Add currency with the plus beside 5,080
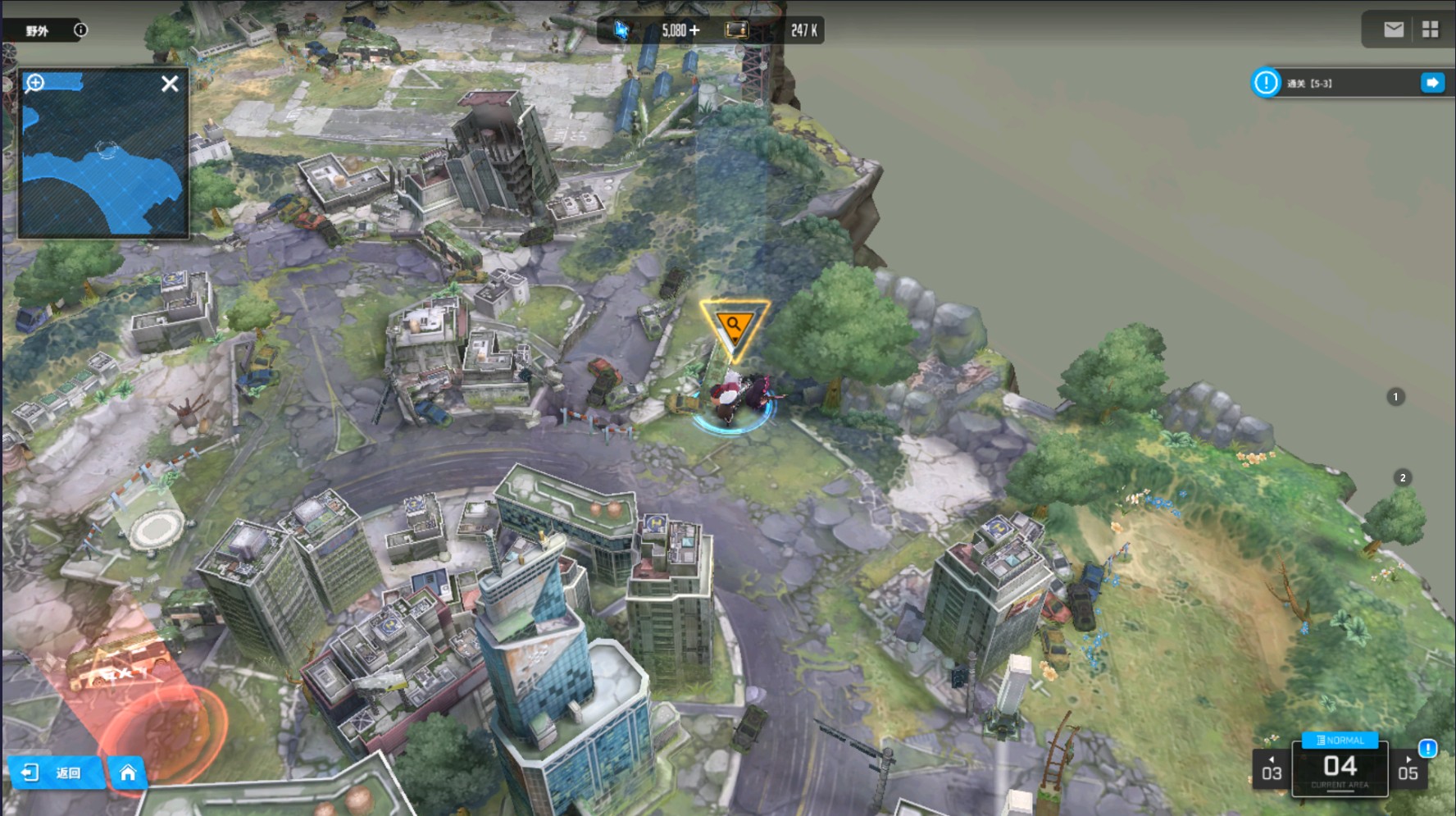Image resolution: width=1456 pixels, height=816 pixels. (x=694, y=30)
